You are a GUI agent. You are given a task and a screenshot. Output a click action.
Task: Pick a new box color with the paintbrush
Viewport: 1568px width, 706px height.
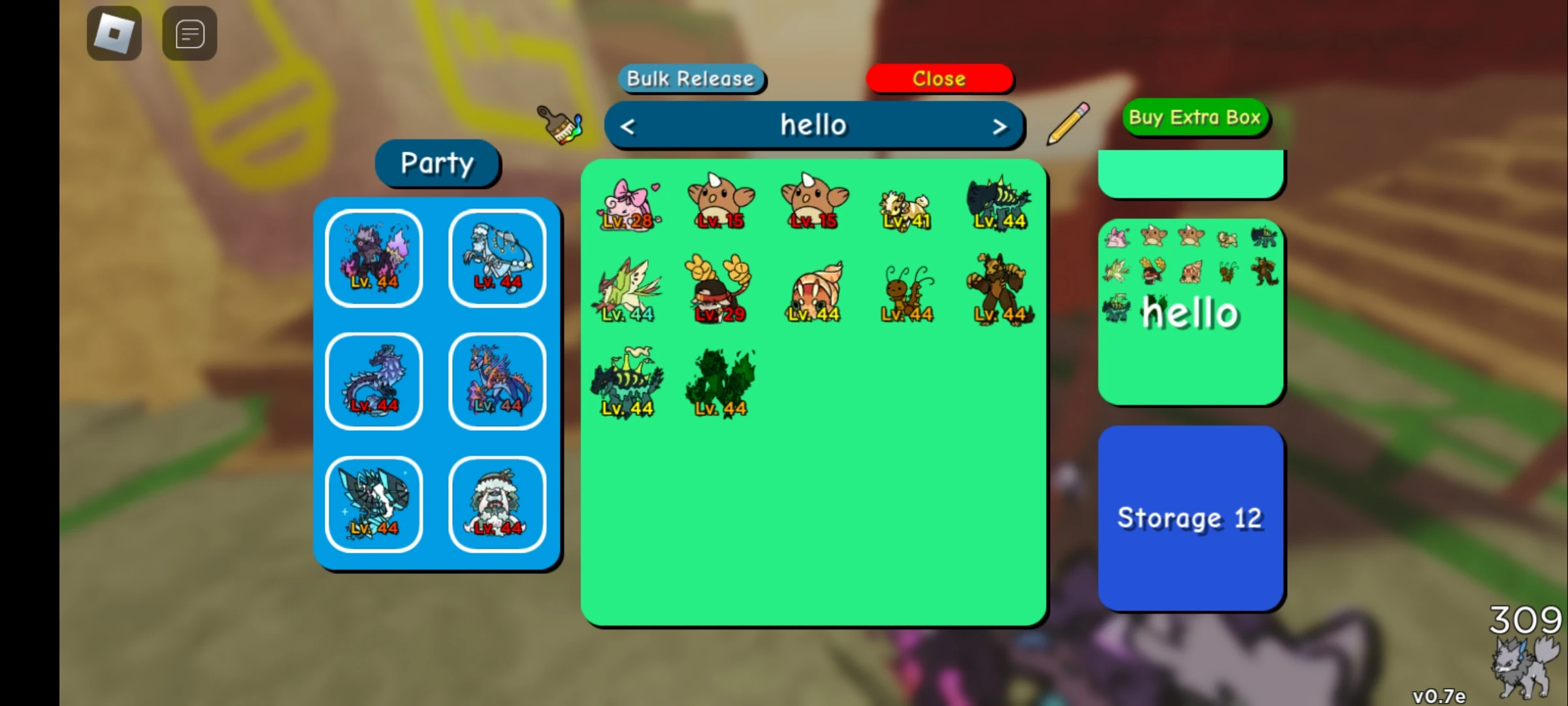coord(559,126)
